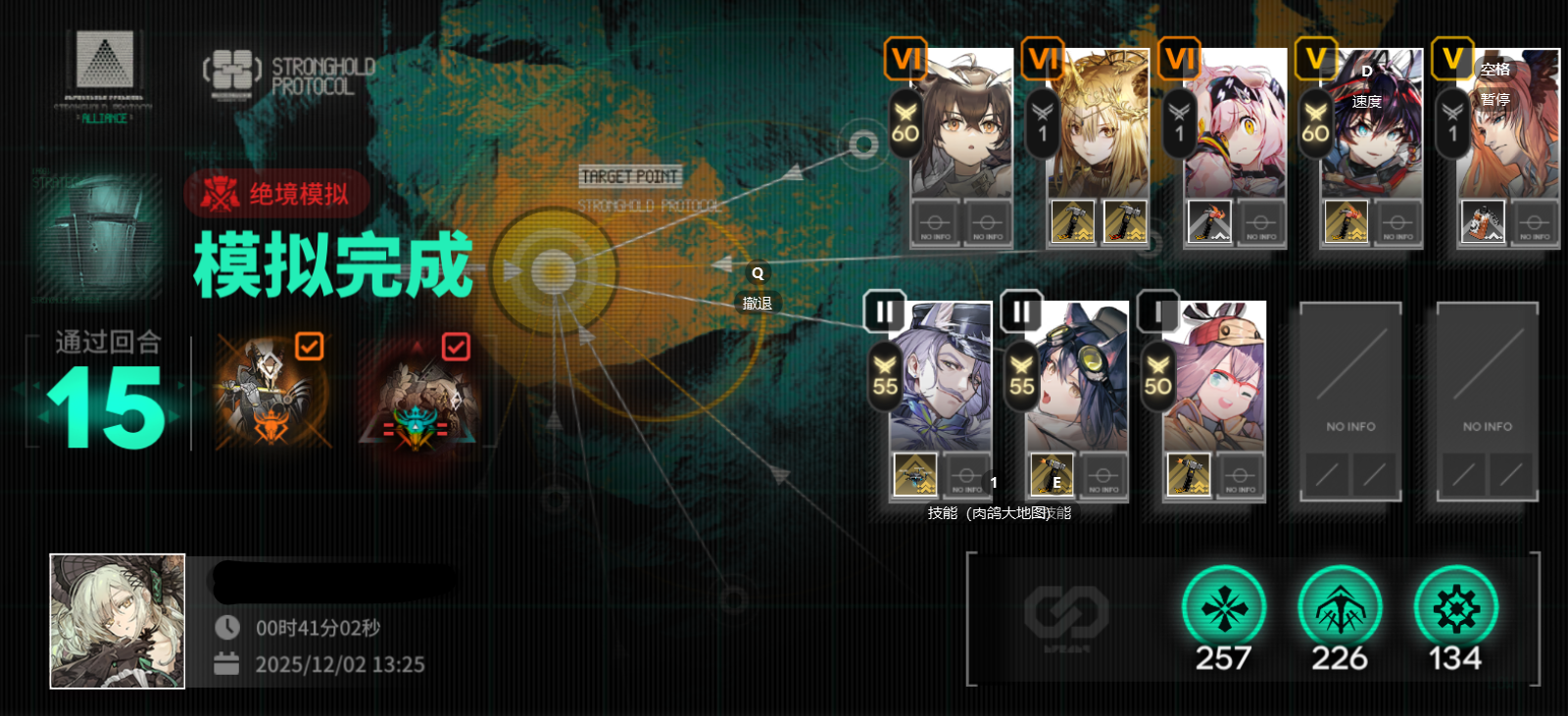Click the green icon above 226

tap(1340, 608)
